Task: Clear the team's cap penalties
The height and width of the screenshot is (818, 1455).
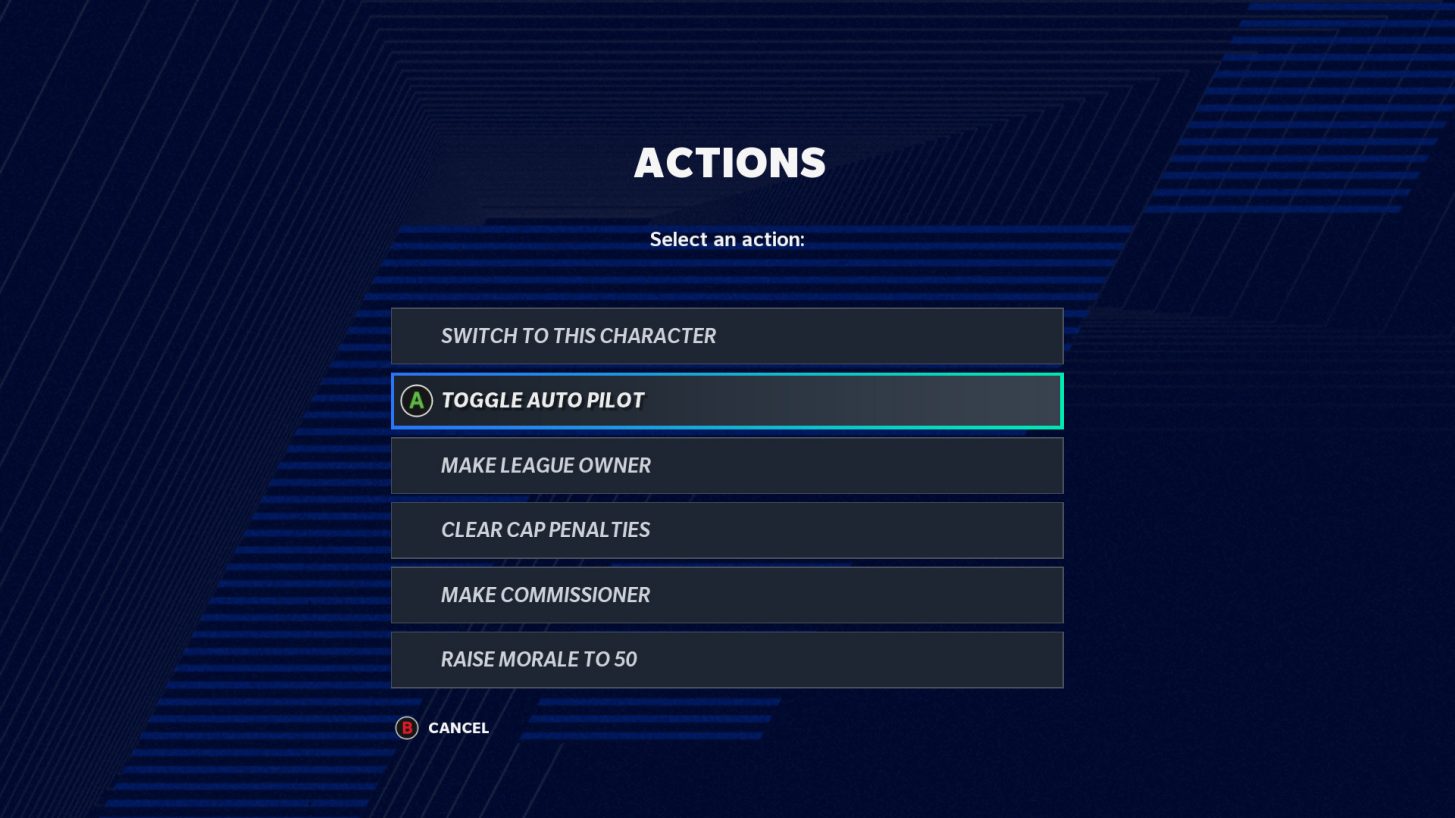Action: (x=727, y=529)
